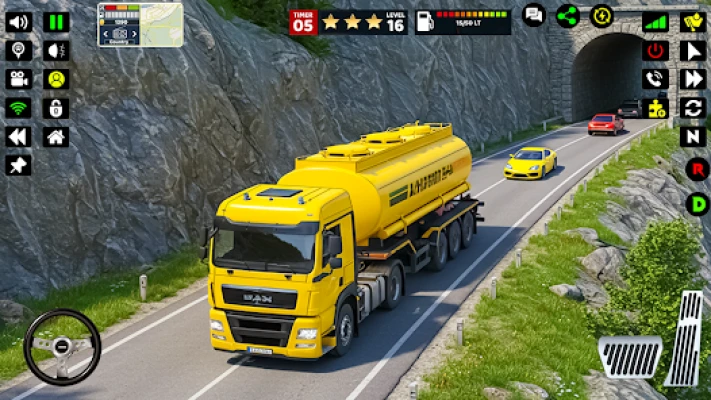The height and width of the screenshot is (400, 711).
Task: Click the double-arrow rewind button
Action: coord(19,137)
